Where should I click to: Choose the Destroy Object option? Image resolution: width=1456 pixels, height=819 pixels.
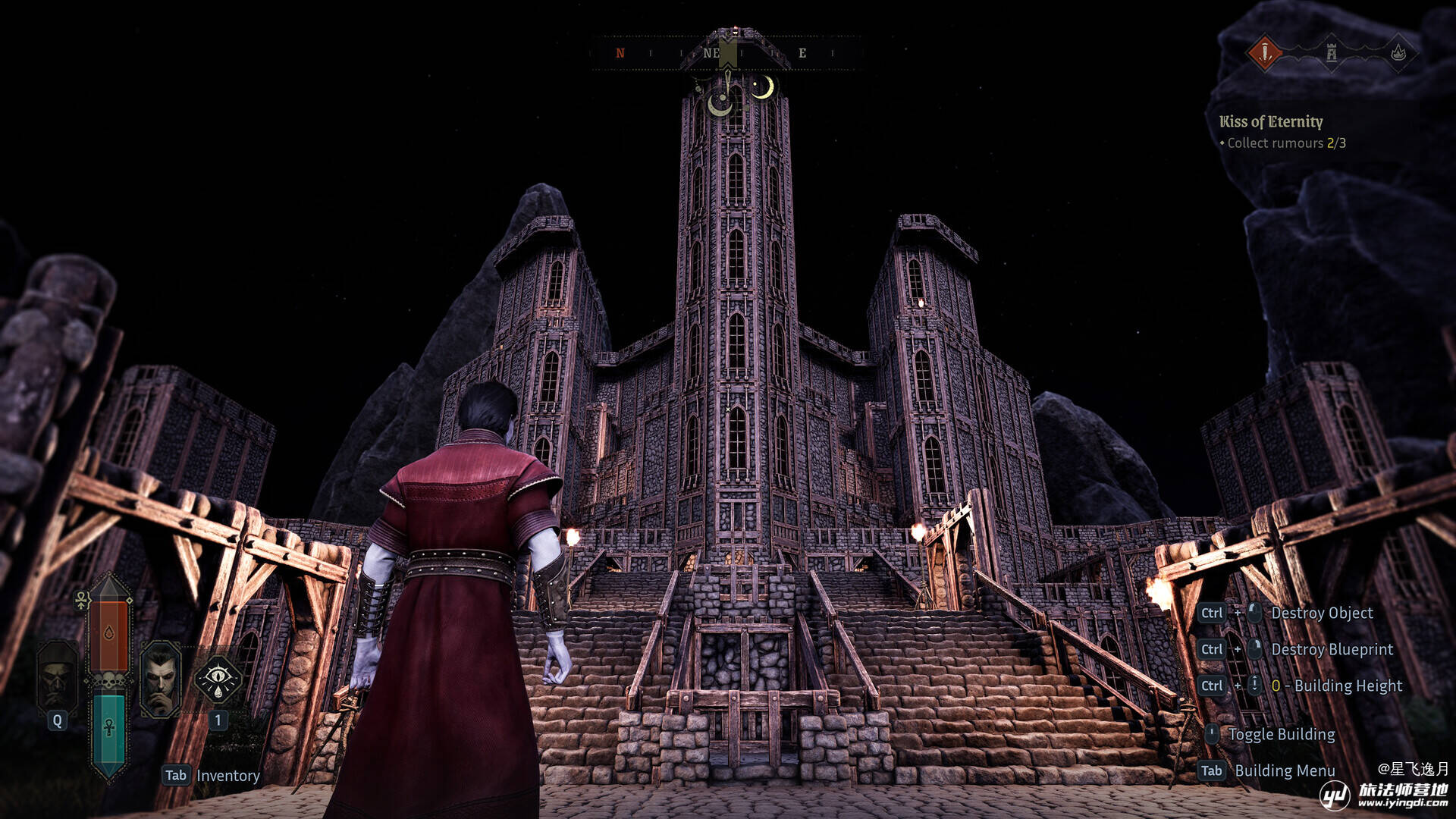click(1322, 613)
